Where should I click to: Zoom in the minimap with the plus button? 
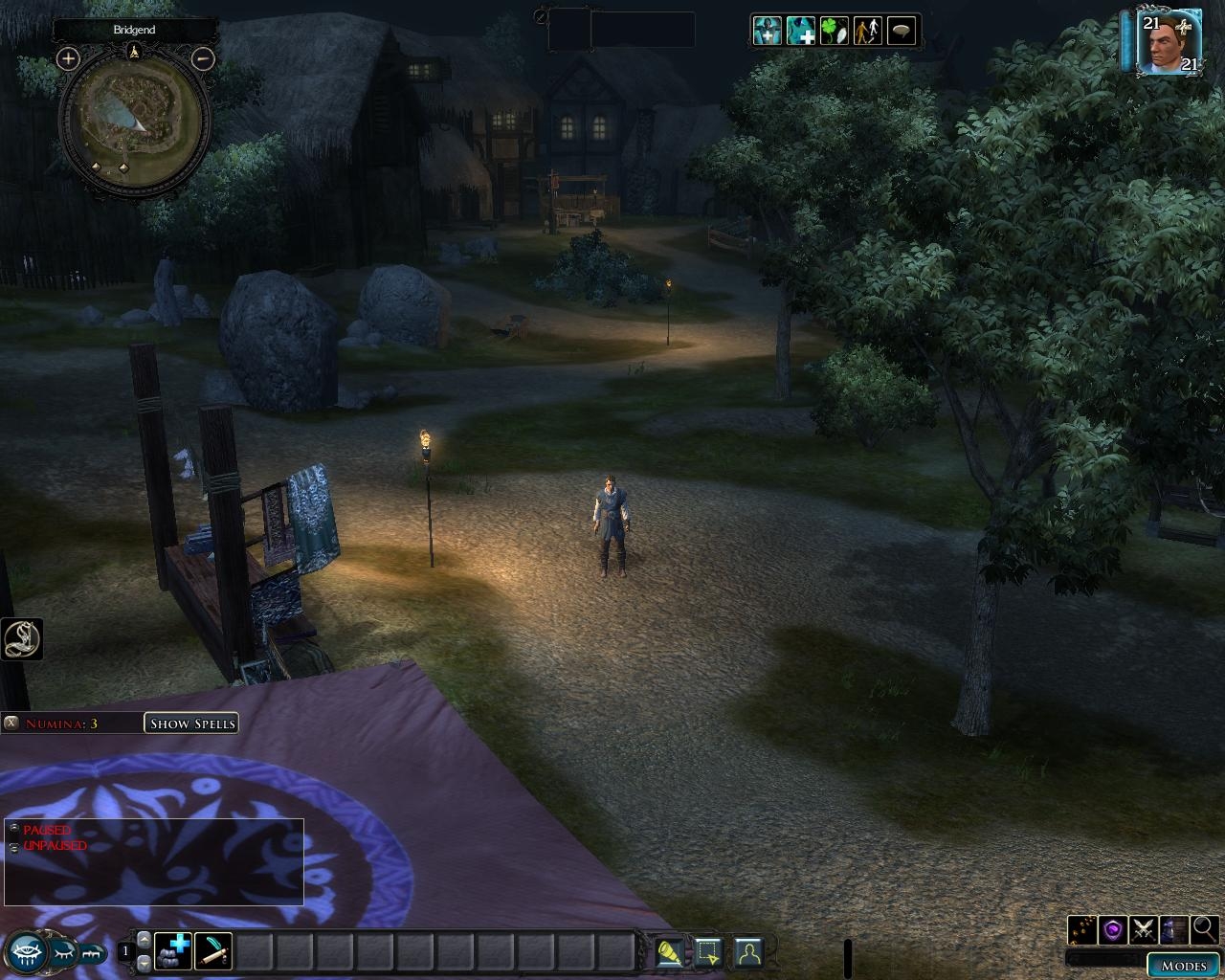pyautogui.click(x=67, y=58)
